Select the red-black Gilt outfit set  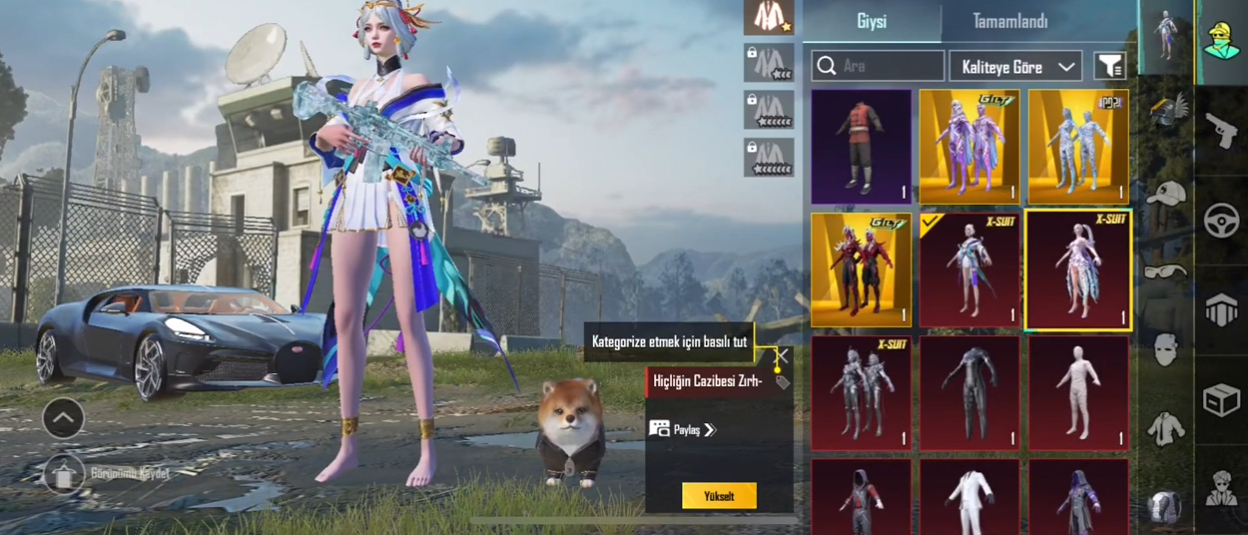(861, 270)
